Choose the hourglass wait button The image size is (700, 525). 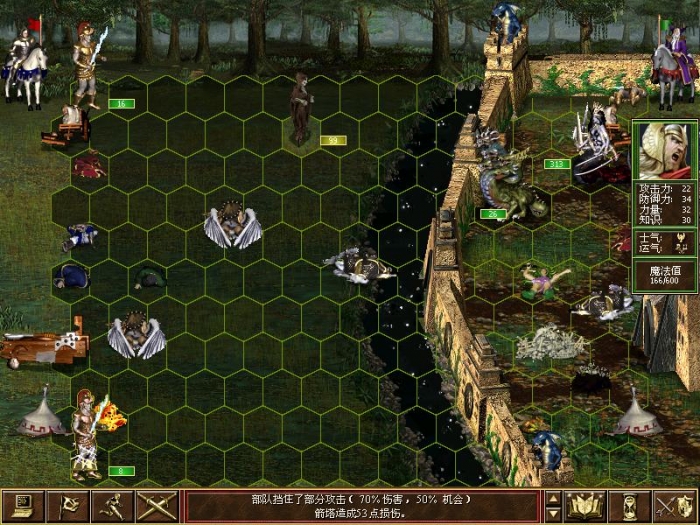click(630, 506)
